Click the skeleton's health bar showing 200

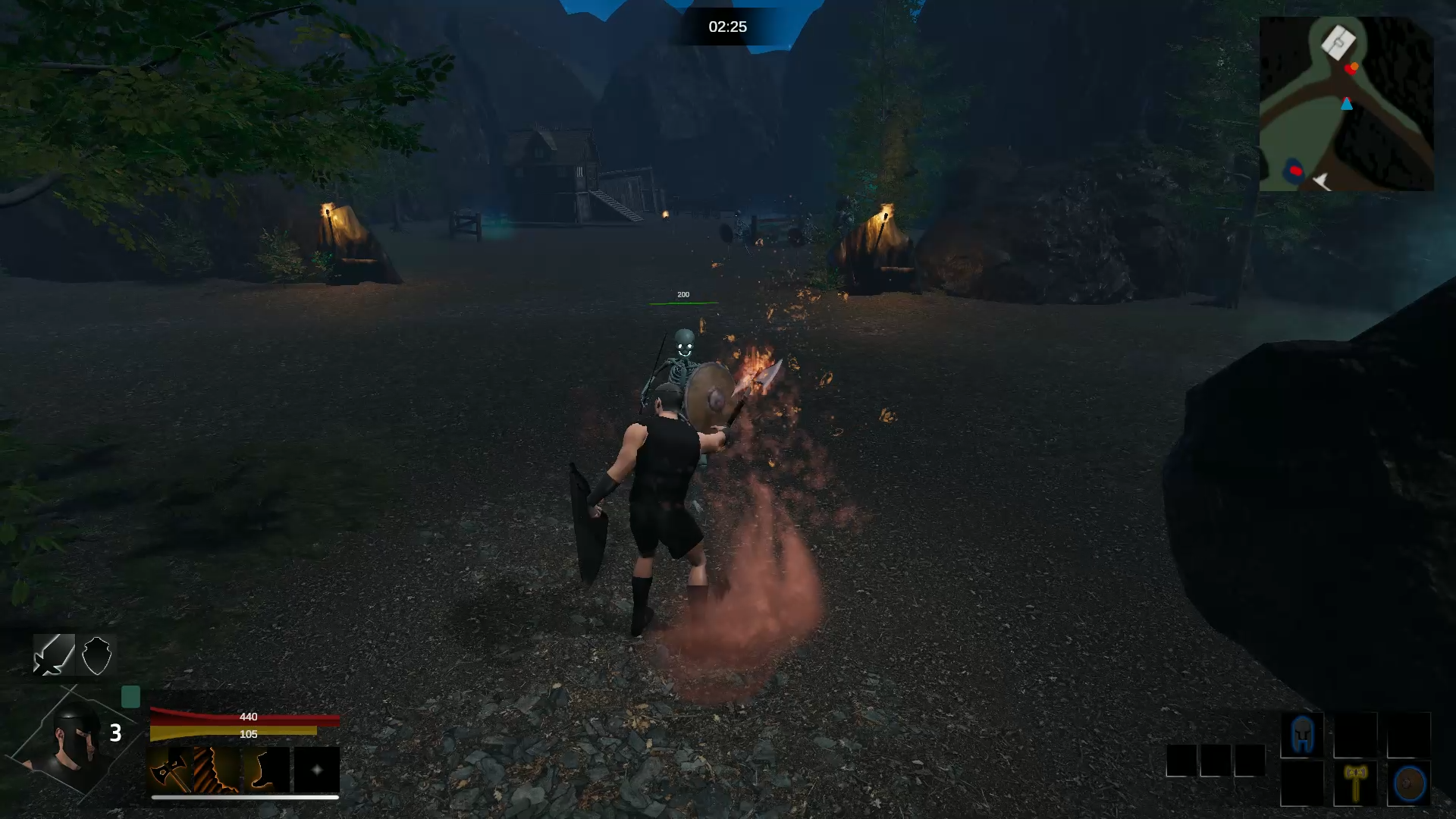(x=682, y=300)
